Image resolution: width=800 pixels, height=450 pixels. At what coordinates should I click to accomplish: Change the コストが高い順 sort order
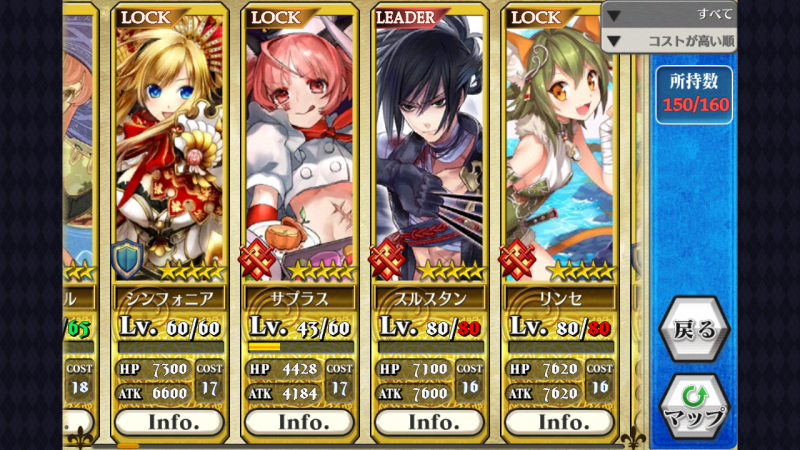point(668,42)
